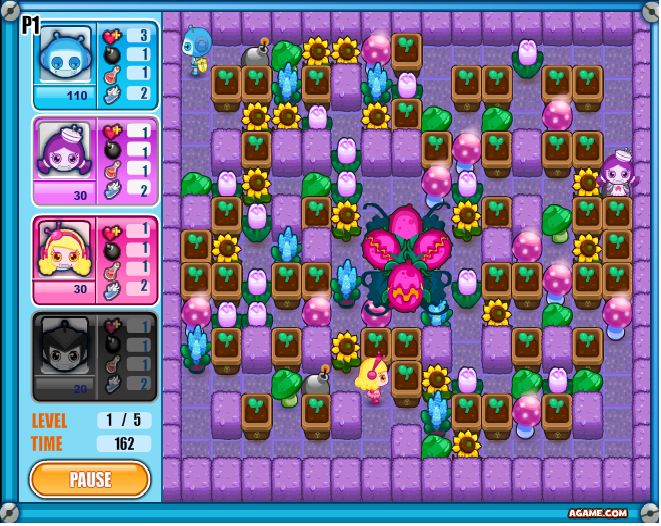Click the orange PAUSE button
The image size is (661, 526).
pos(90,479)
